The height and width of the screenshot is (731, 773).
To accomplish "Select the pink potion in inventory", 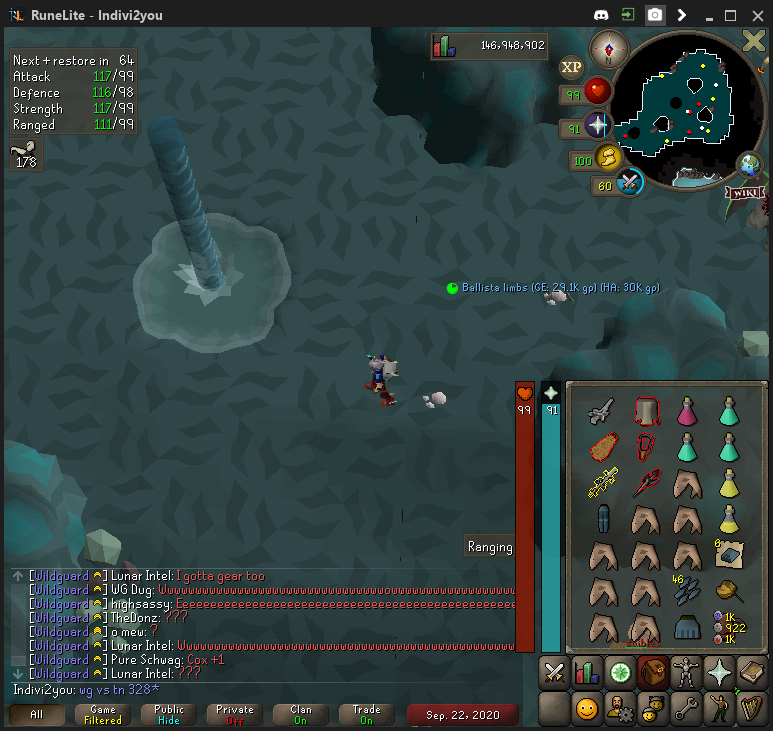I will pyautogui.click(x=687, y=410).
